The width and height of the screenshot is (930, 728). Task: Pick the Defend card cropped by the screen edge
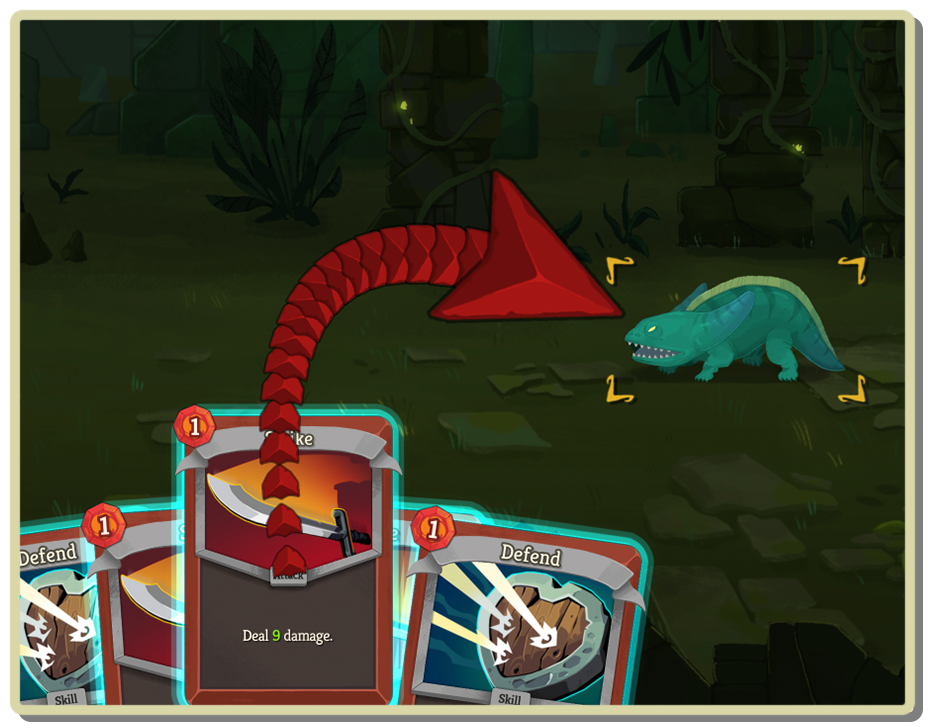point(55,620)
